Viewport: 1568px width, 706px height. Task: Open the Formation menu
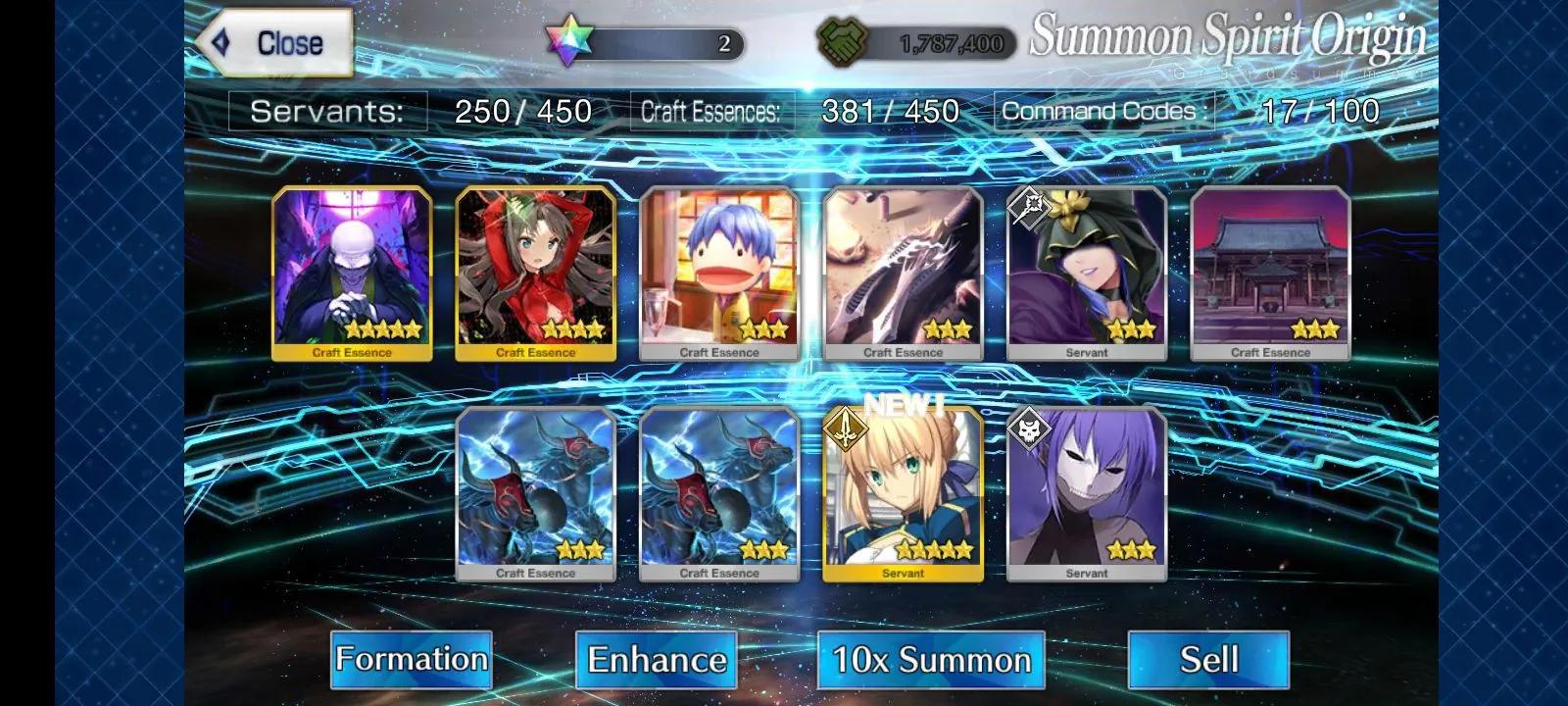pyautogui.click(x=412, y=659)
